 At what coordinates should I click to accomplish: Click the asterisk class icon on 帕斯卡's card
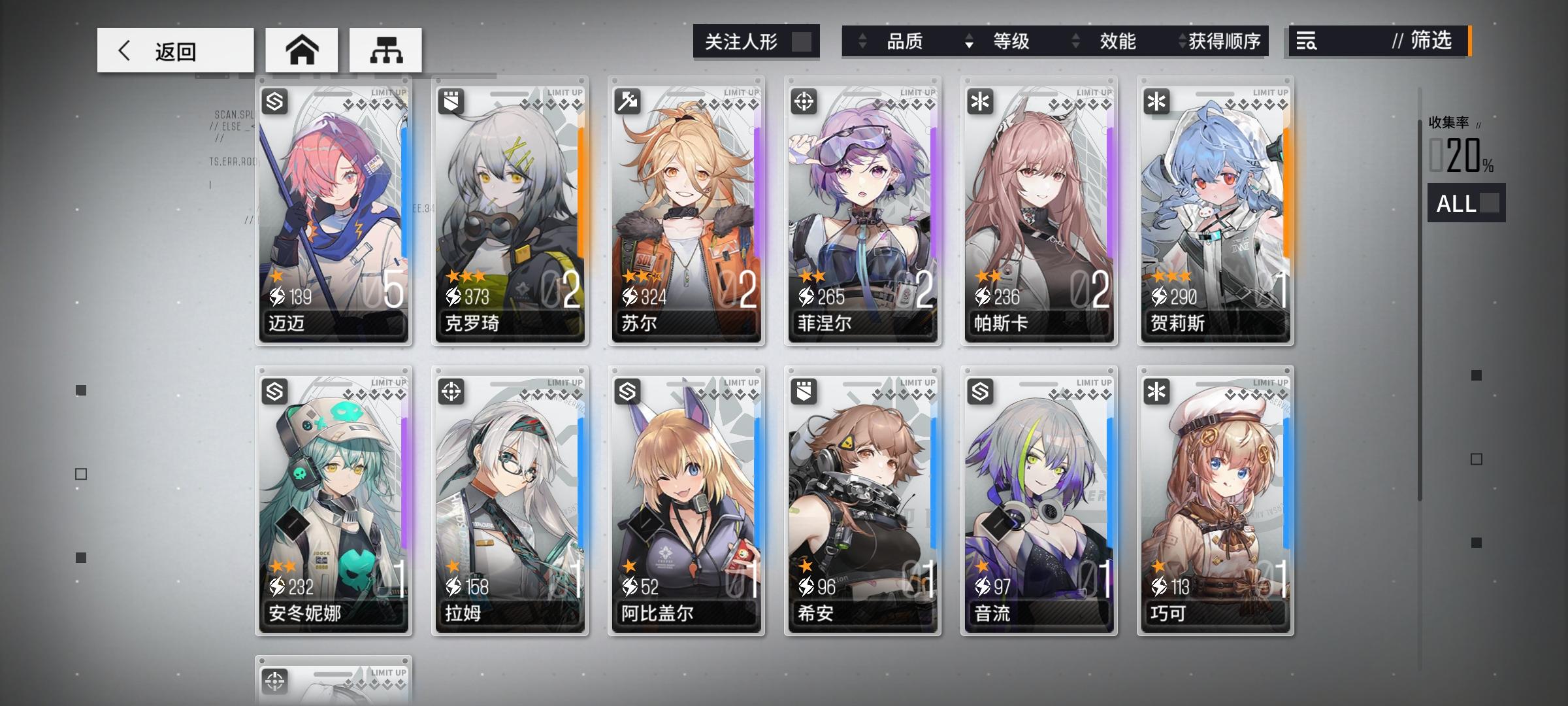pos(979,101)
